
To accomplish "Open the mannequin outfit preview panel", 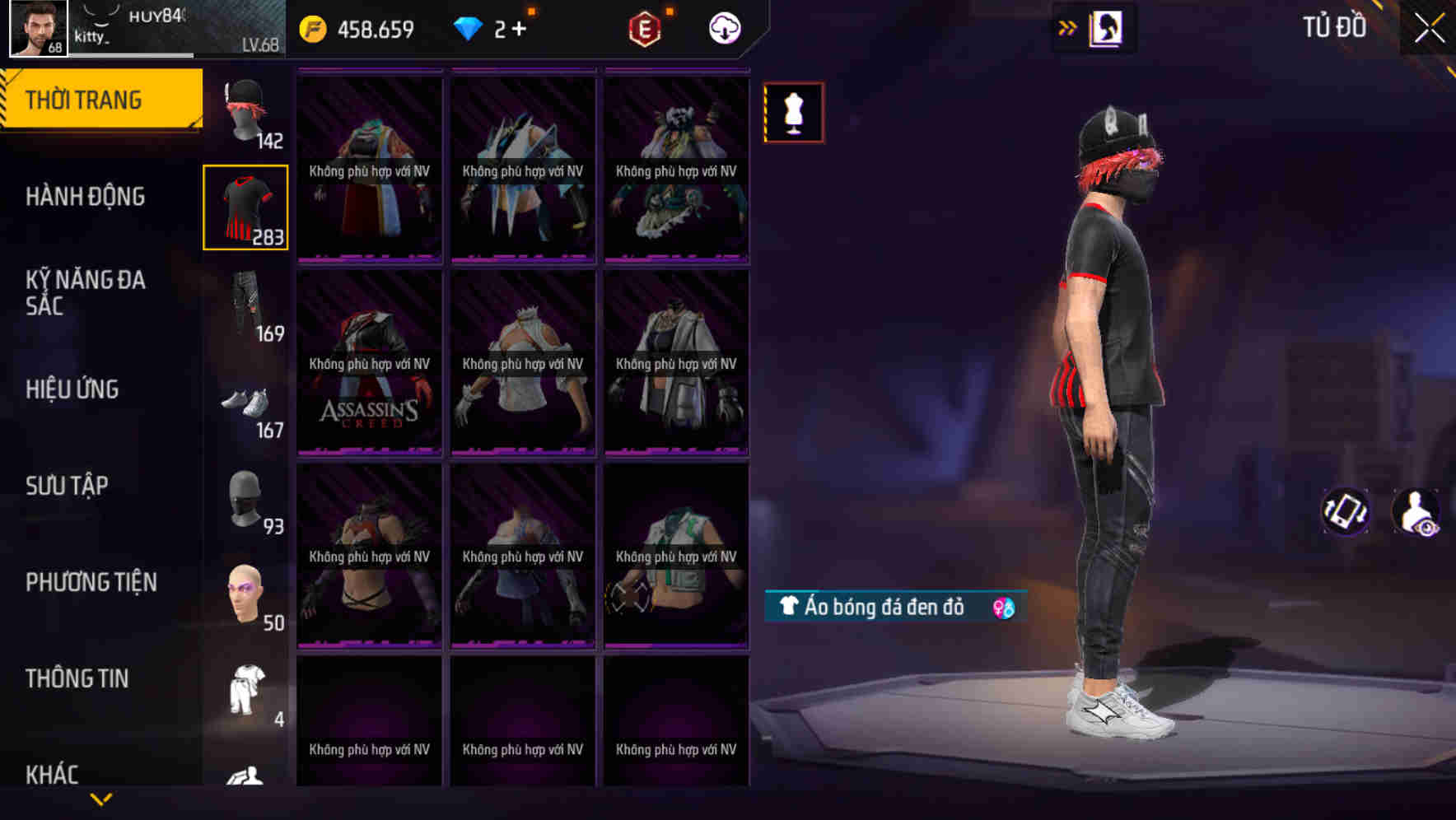I will pyautogui.click(x=793, y=112).
